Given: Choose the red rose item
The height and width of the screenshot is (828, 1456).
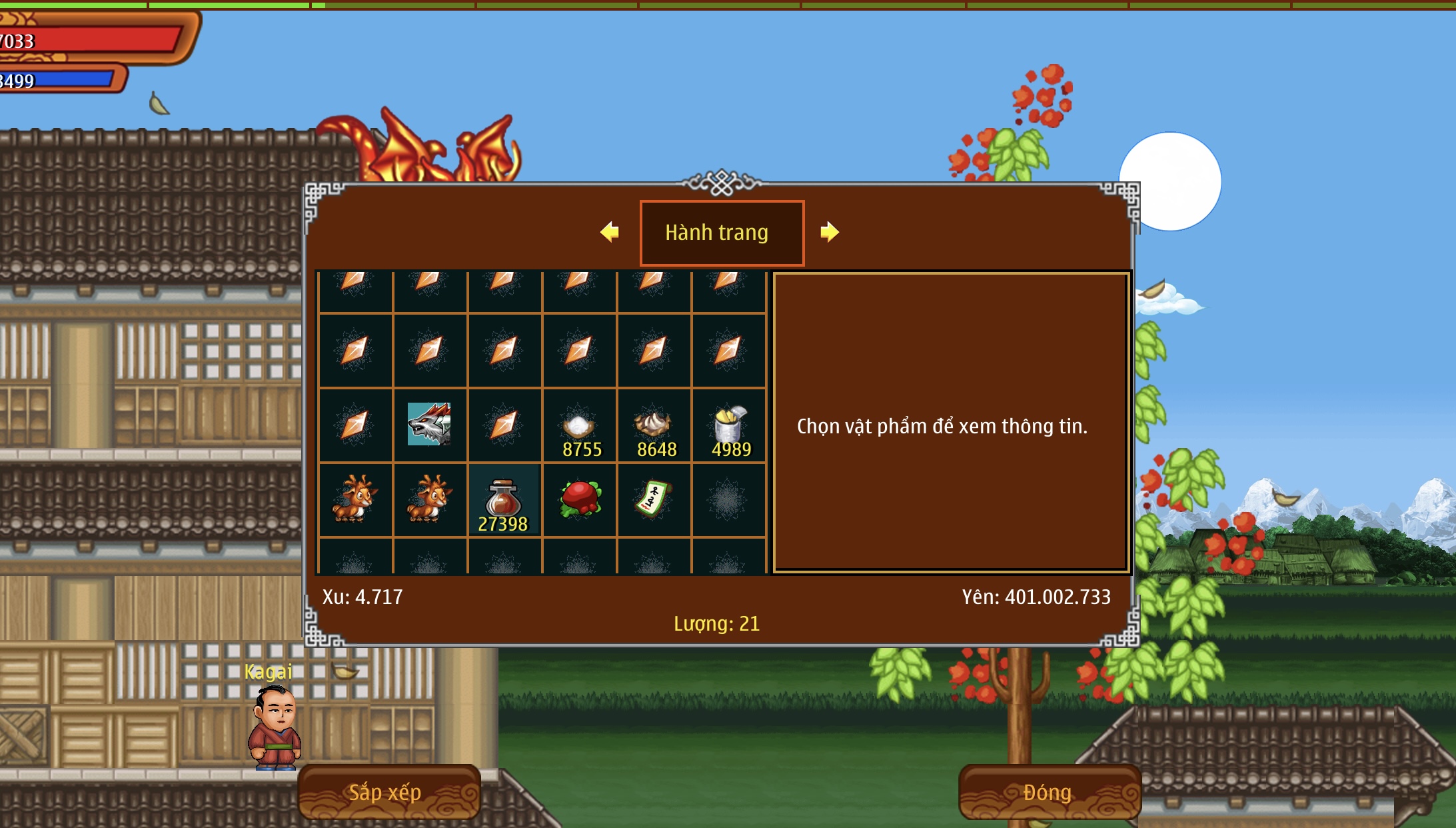Looking at the screenshot, I should coord(580,499).
